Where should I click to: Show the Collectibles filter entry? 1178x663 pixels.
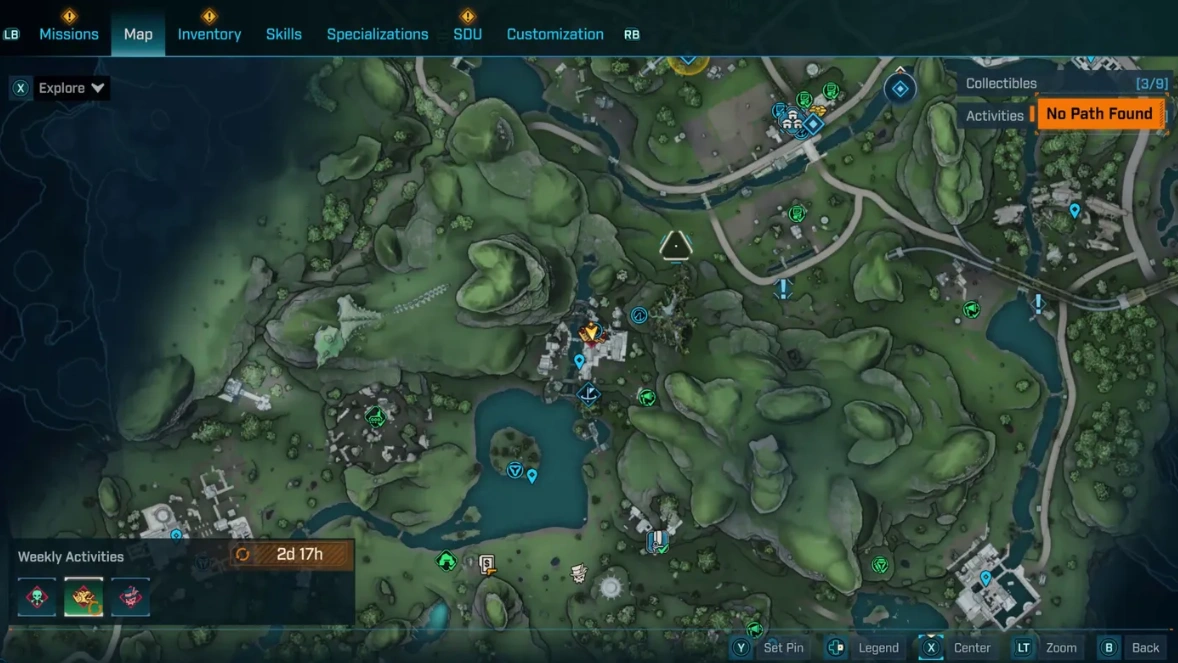coord(1001,84)
